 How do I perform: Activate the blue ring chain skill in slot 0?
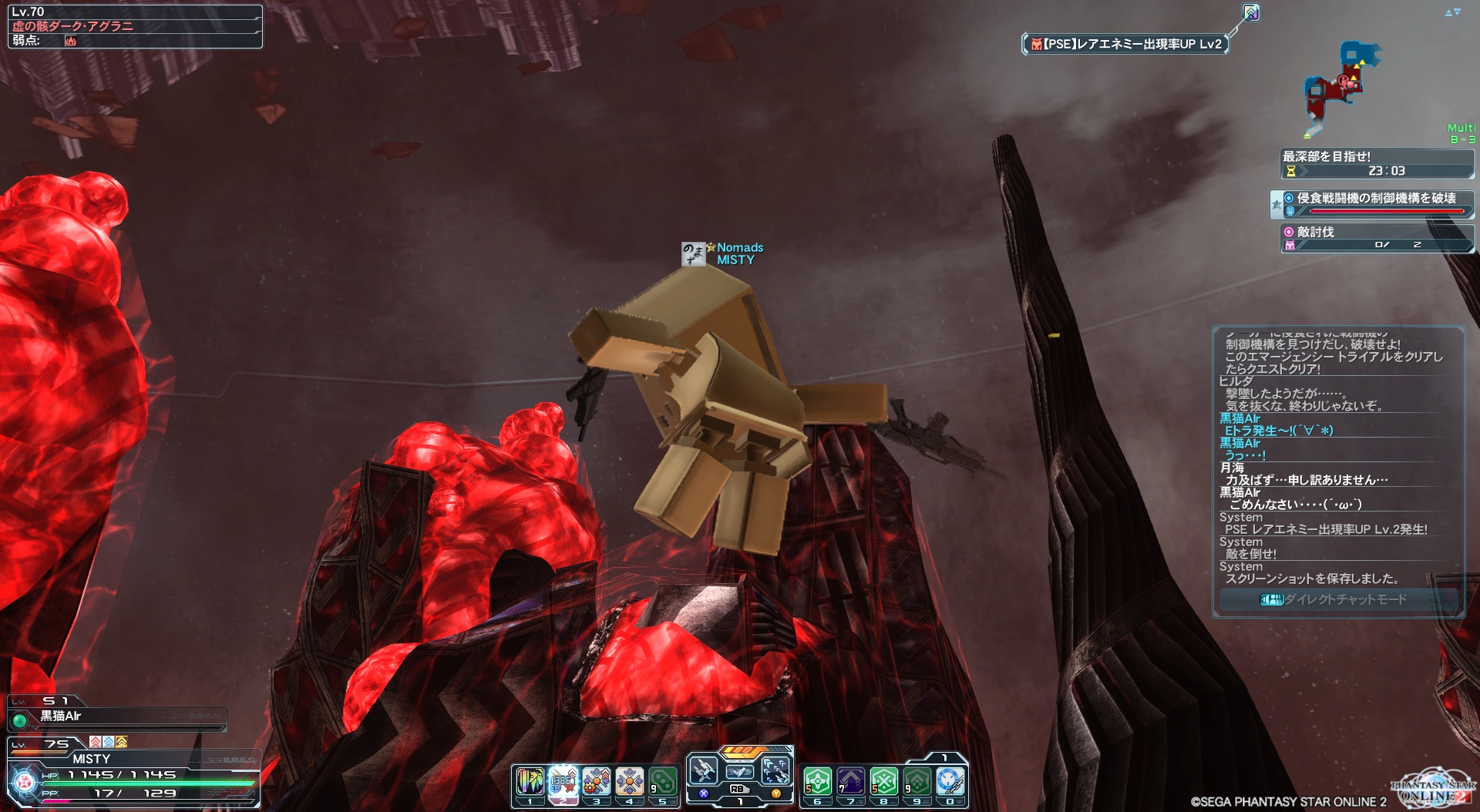[950, 782]
